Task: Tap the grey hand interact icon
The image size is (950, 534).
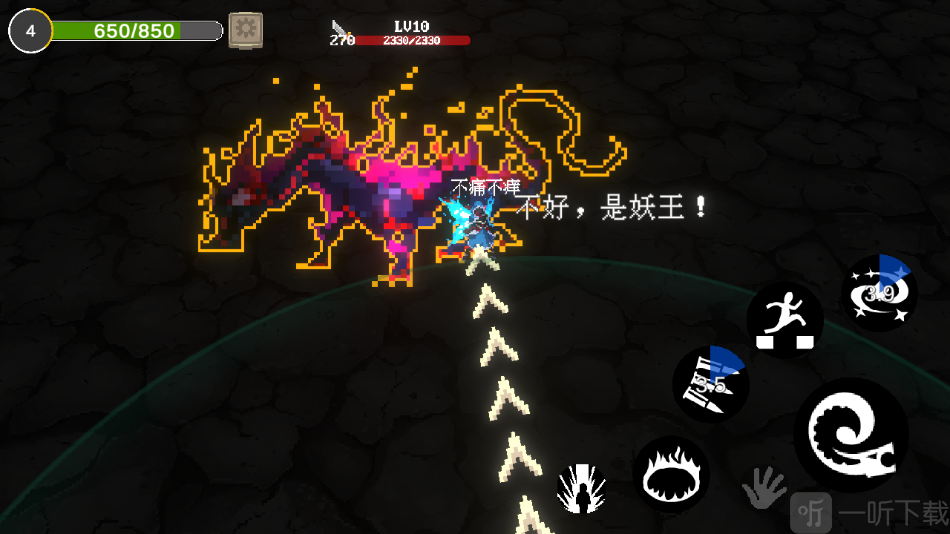Action: click(x=764, y=489)
